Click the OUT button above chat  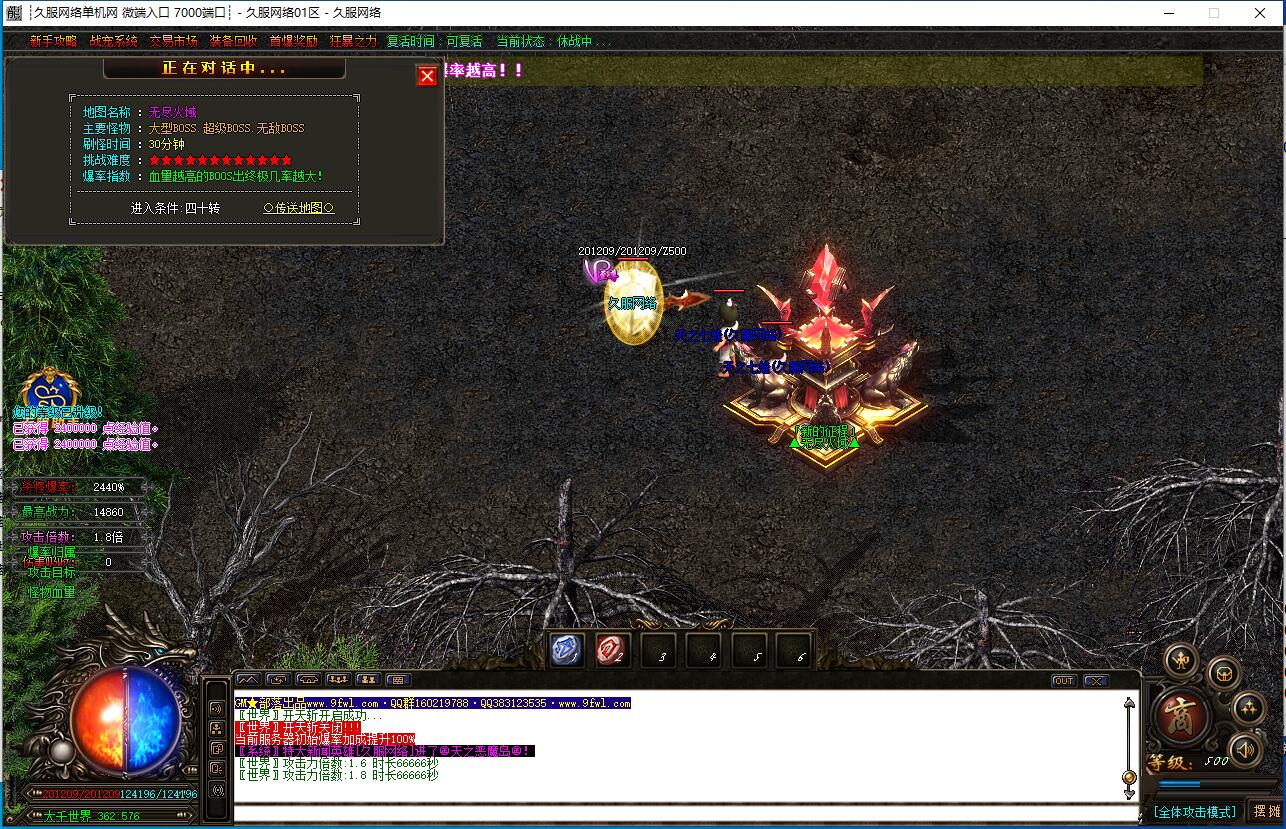(x=1064, y=681)
